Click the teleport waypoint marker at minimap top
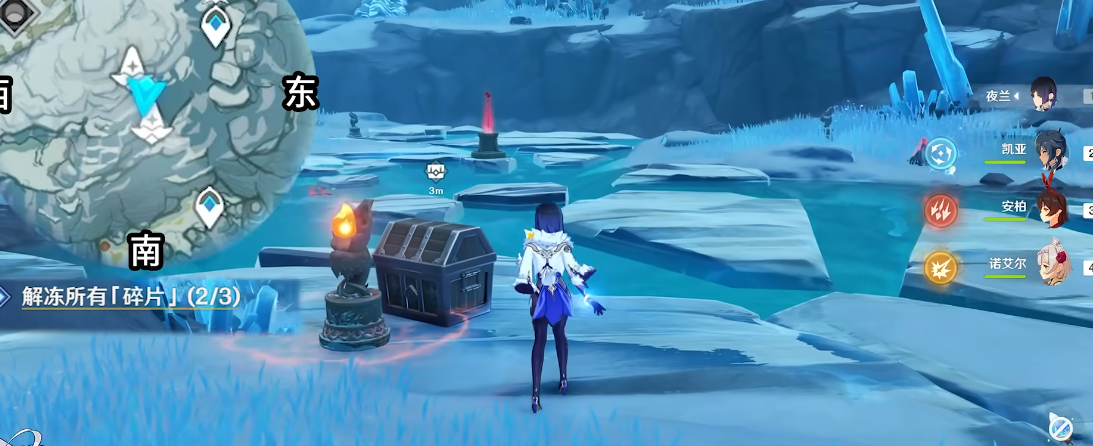This screenshot has height=446, width=1093. tap(216, 27)
